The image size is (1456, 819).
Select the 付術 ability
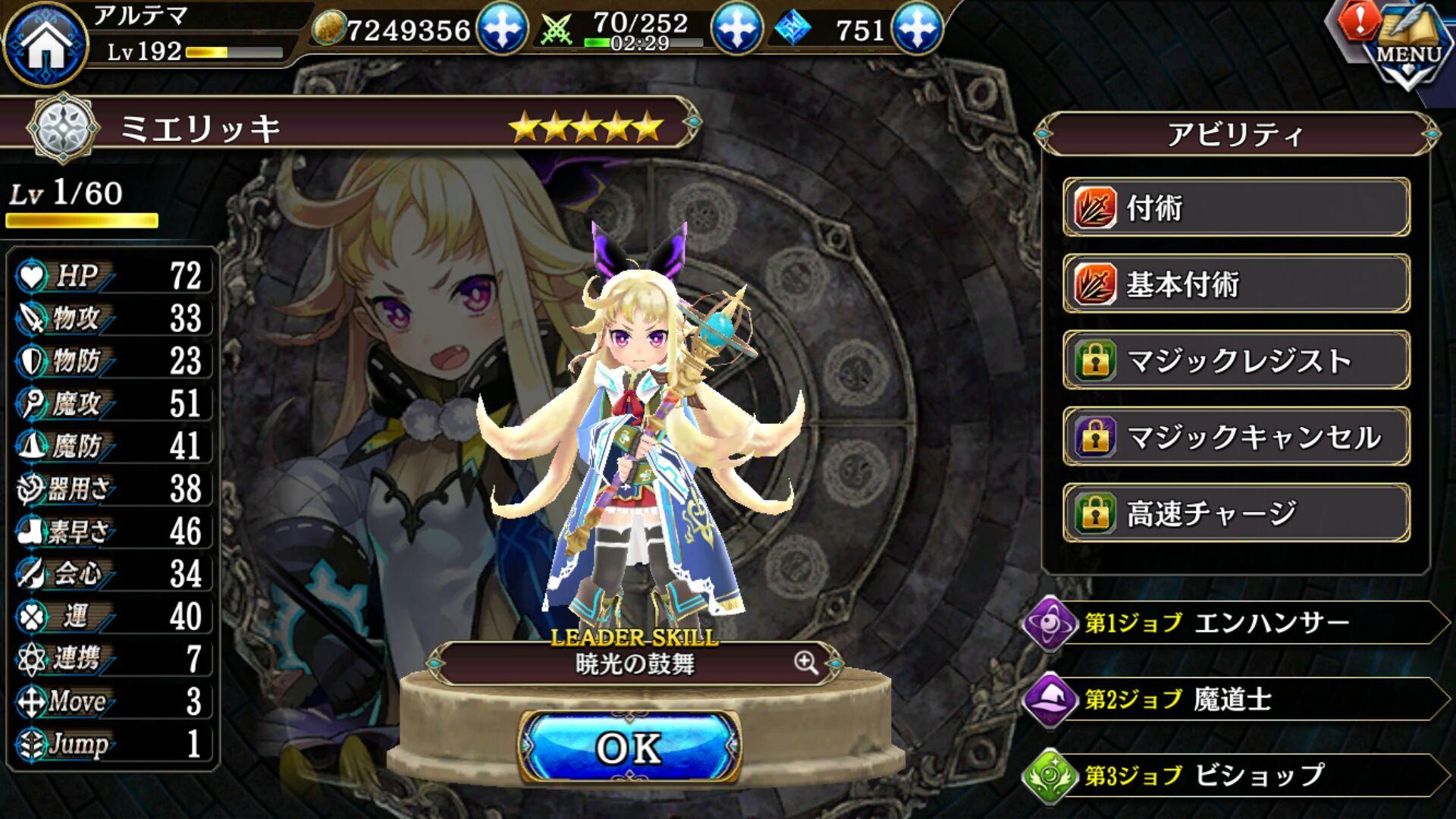pyautogui.click(x=1236, y=208)
